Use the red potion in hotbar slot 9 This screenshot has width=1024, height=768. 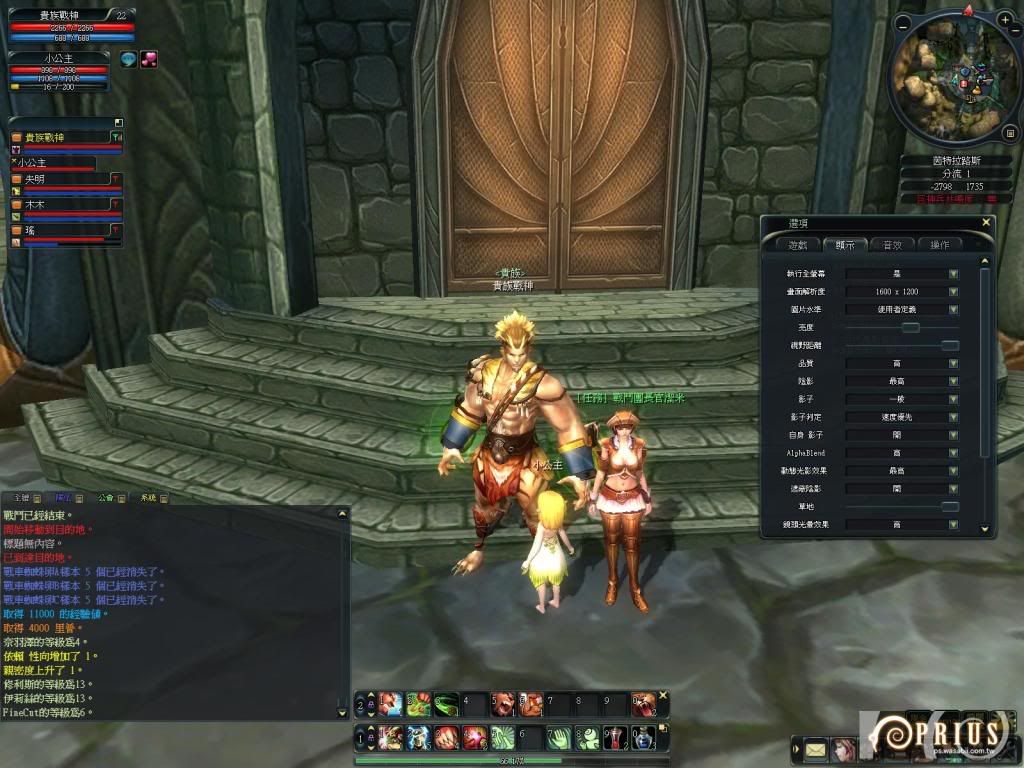(616, 738)
